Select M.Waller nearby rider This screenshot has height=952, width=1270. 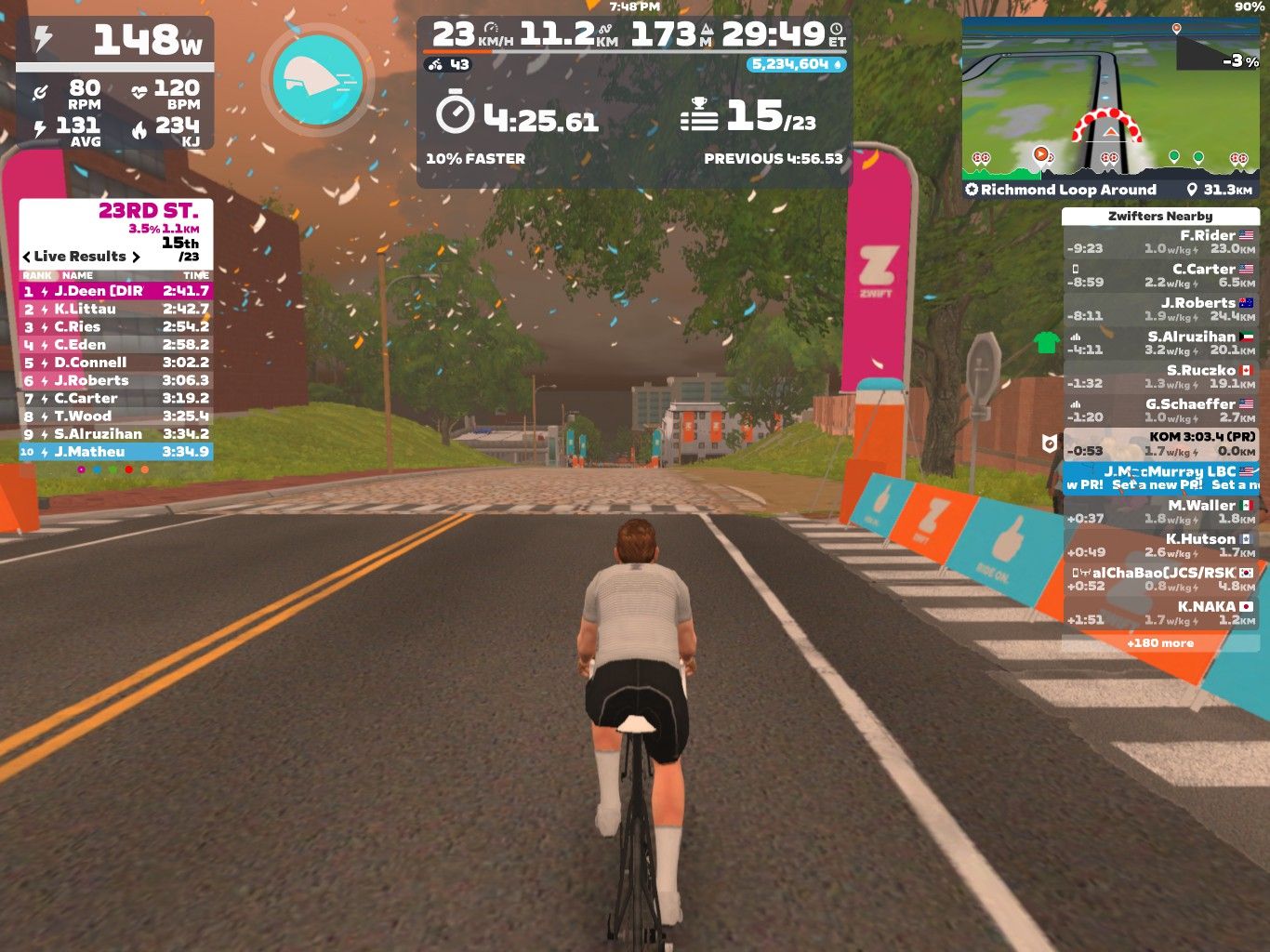pos(1160,511)
